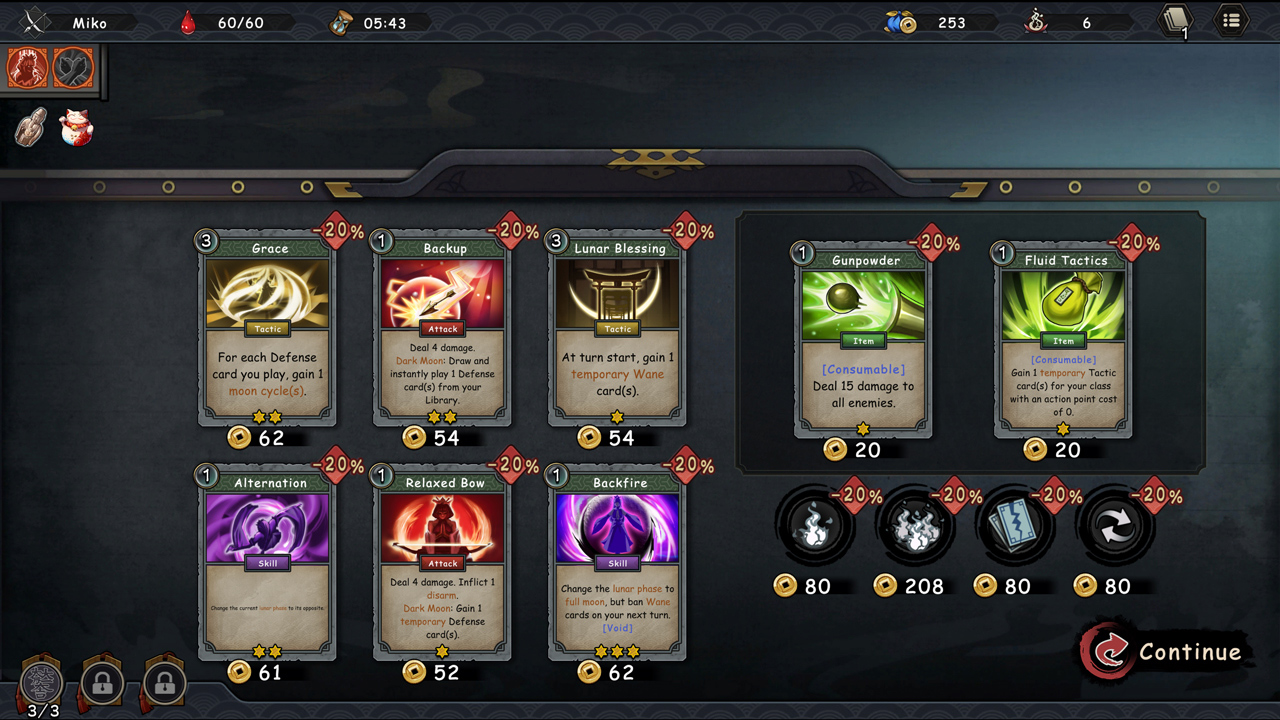The height and width of the screenshot is (720, 1280).
Task: Click the refresh arrows shop service
Action: (1114, 527)
